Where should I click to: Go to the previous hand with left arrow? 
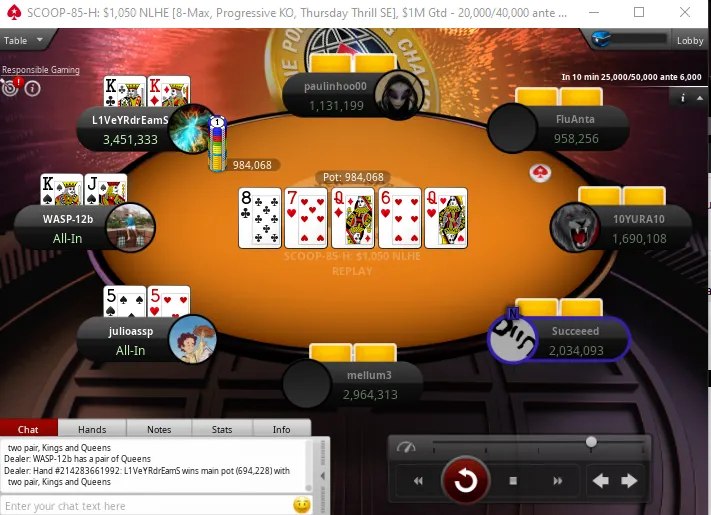tap(601, 481)
